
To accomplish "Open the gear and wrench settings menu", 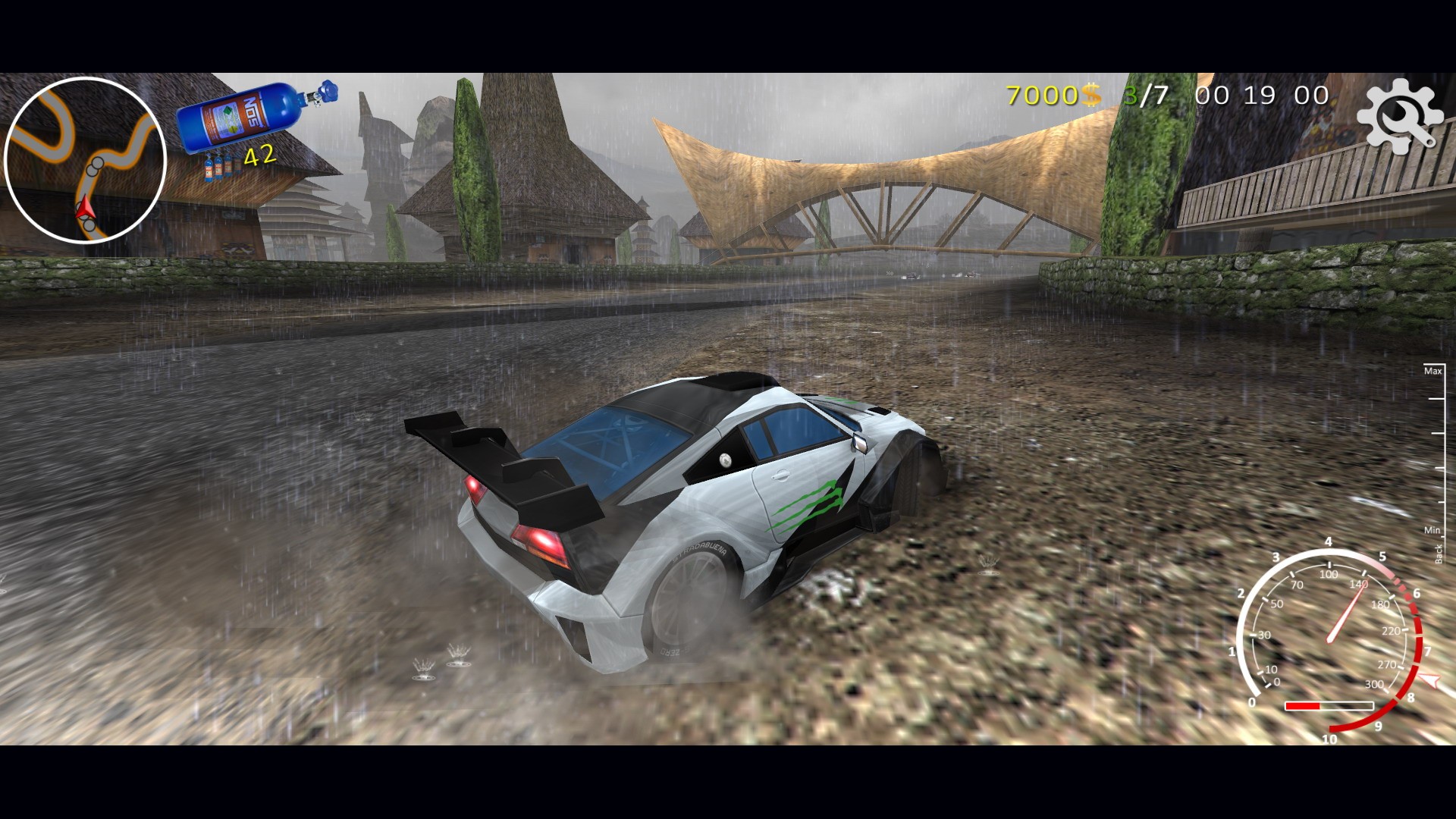I will pos(1399,116).
